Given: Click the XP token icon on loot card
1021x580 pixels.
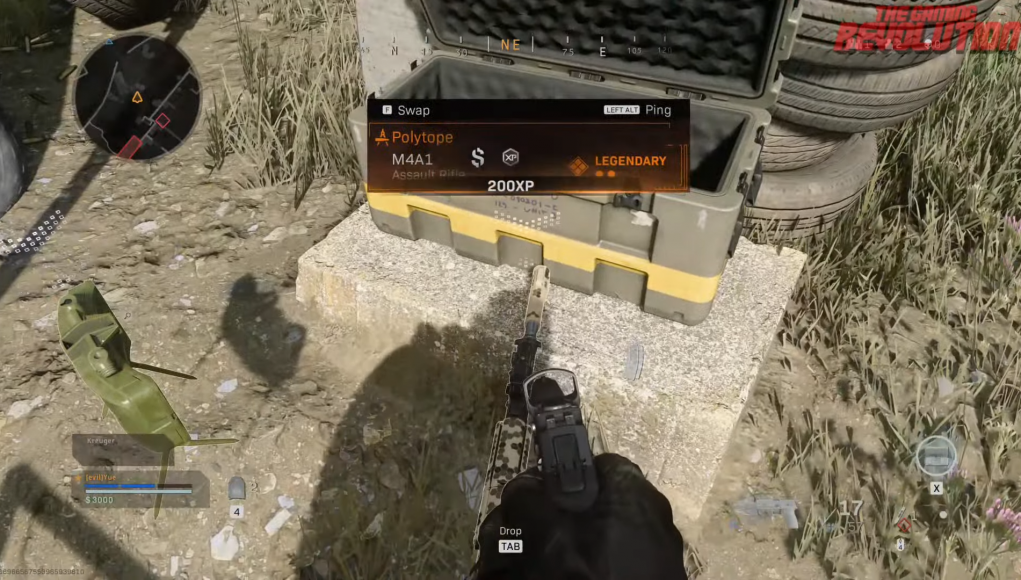Looking at the screenshot, I should pos(511,157).
